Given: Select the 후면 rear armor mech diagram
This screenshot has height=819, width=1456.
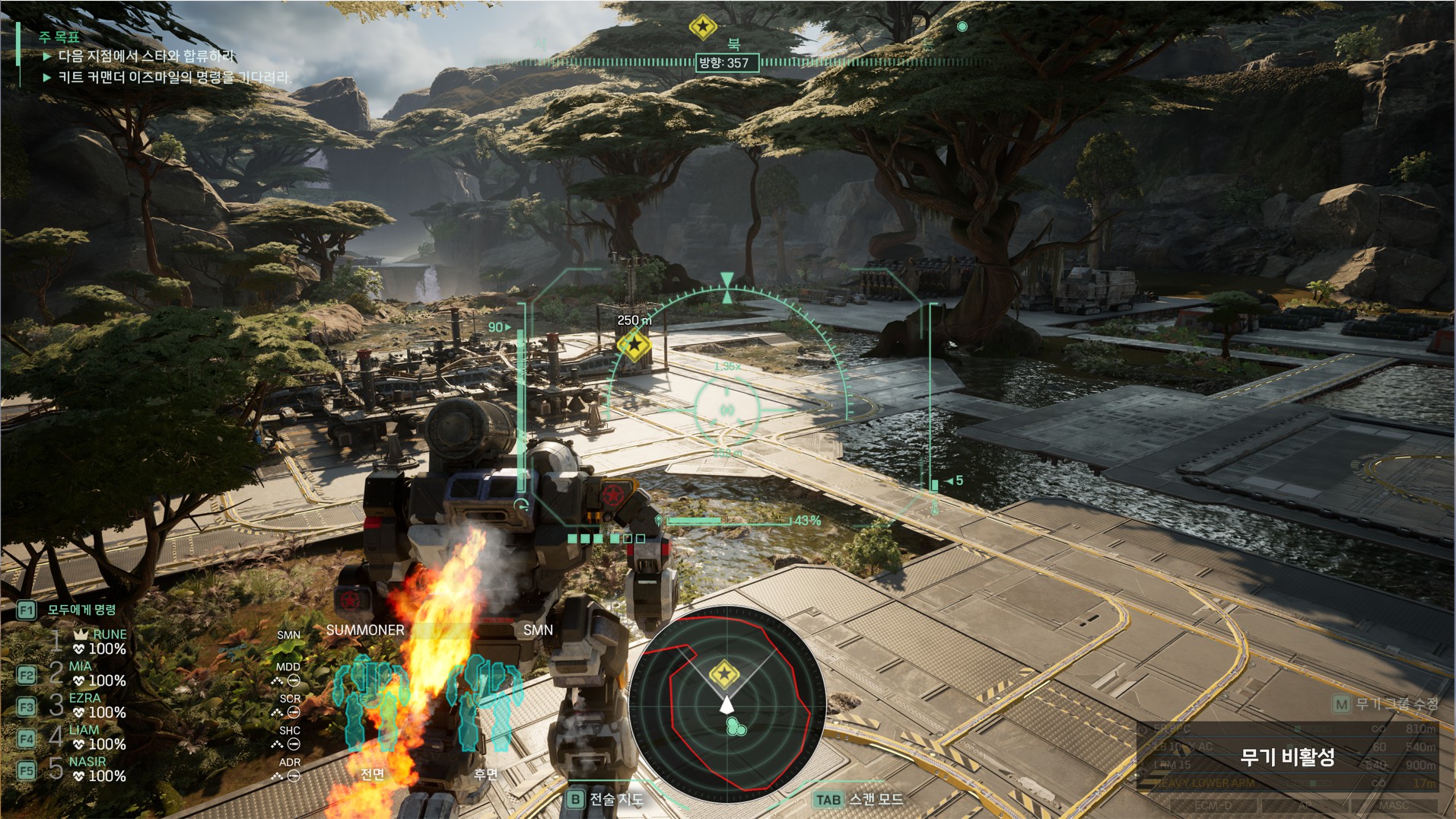Looking at the screenshot, I should [x=487, y=704].
